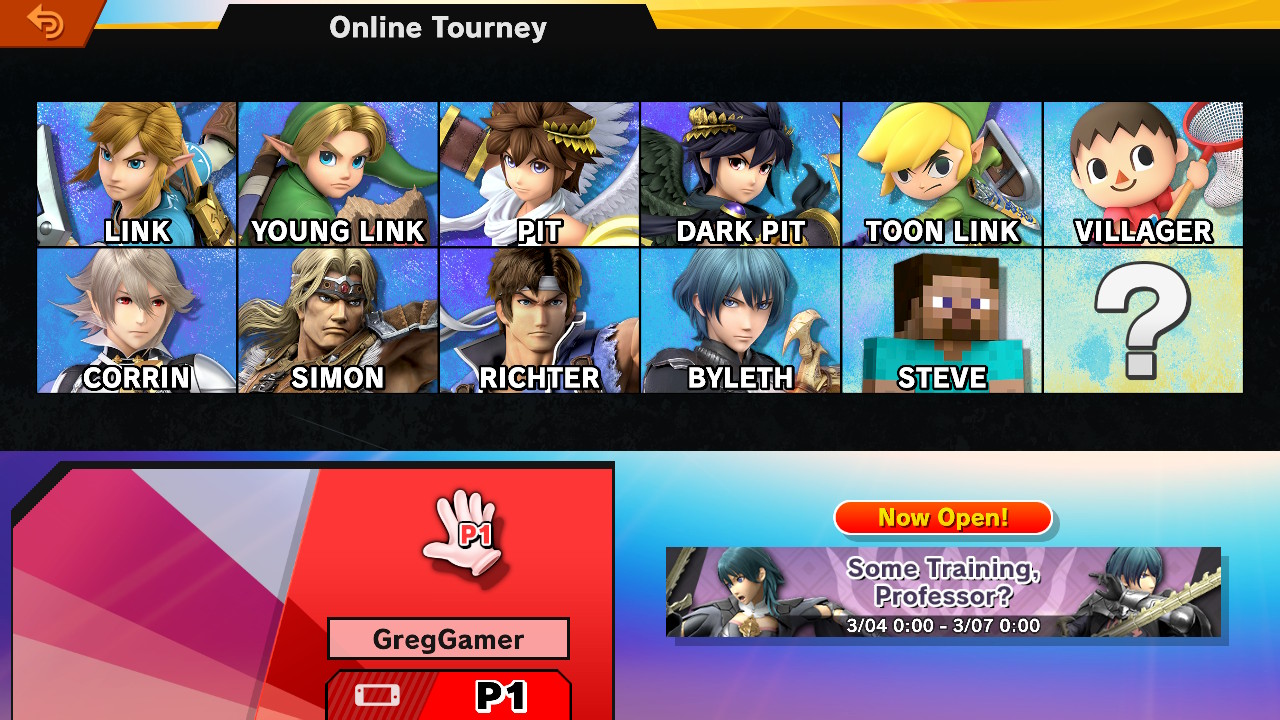Choose Young Link as your fighter
This screenshot has height=720, width=1280.
[x=338, y=174]
